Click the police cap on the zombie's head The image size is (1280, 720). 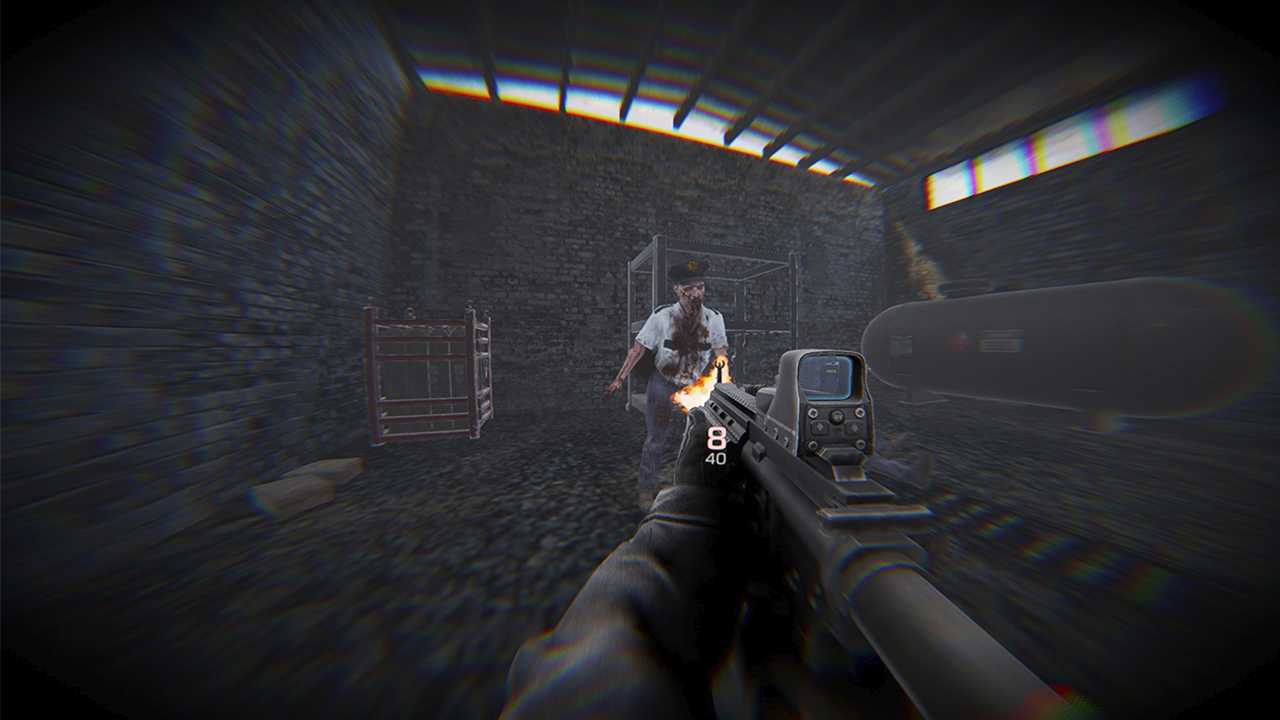point(687,267)
